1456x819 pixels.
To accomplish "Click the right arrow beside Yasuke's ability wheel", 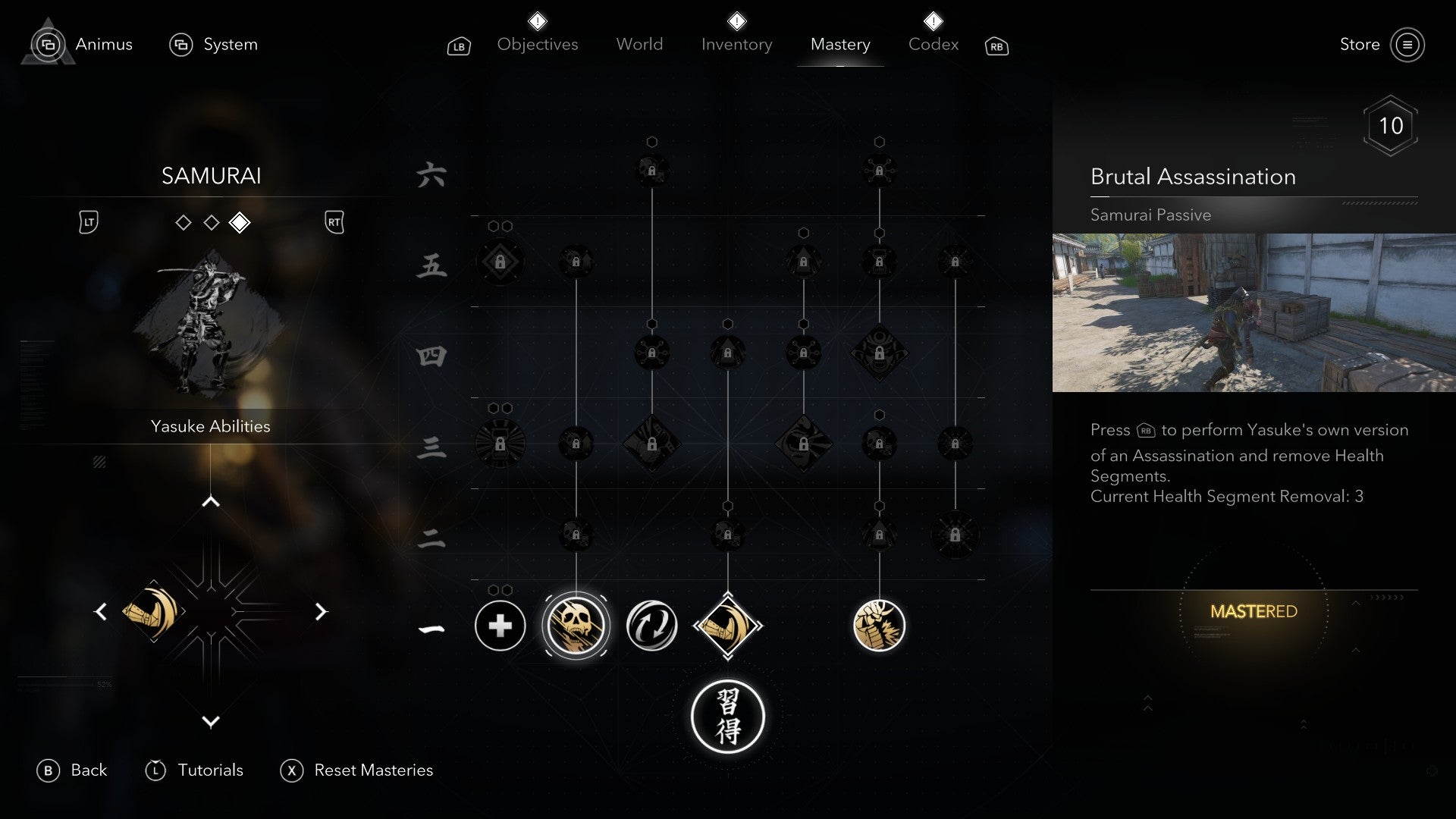I will [x=322, y=611].
